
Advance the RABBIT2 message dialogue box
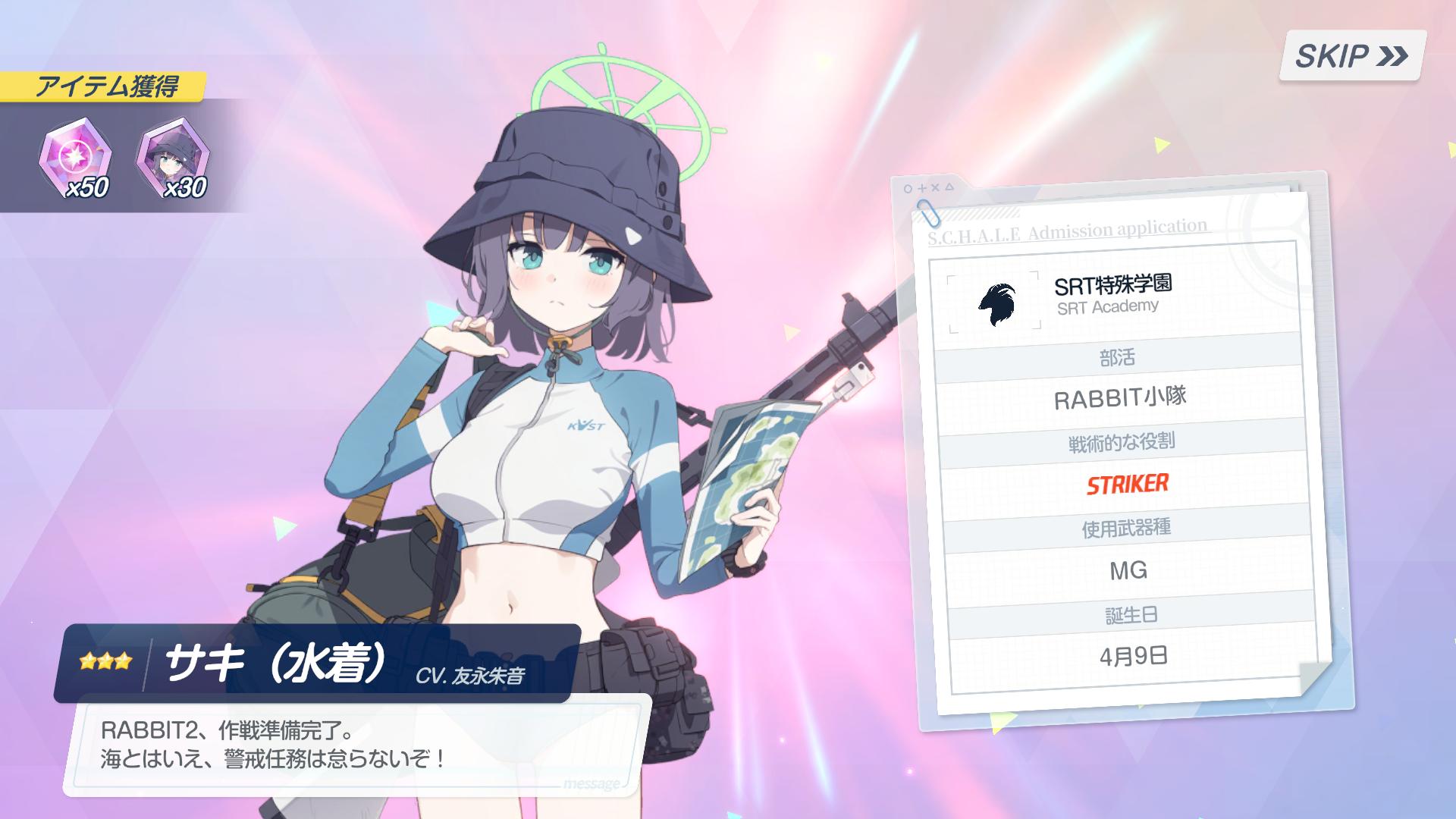[x=356, y=745]
